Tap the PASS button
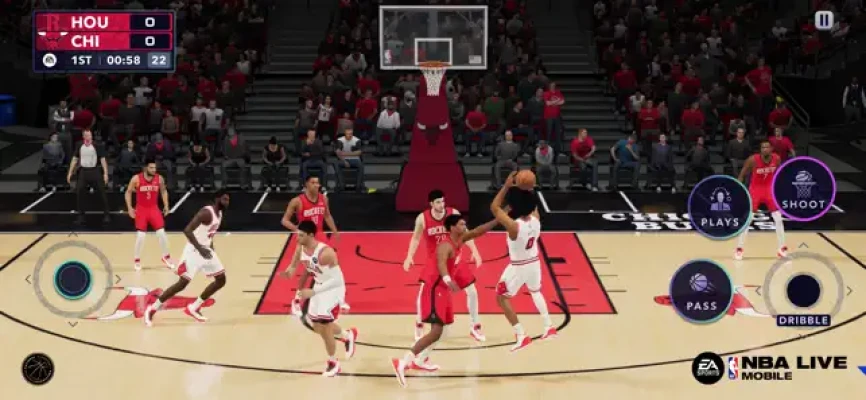The width and height of the screenshot is (866, 400). click(700, 291)
